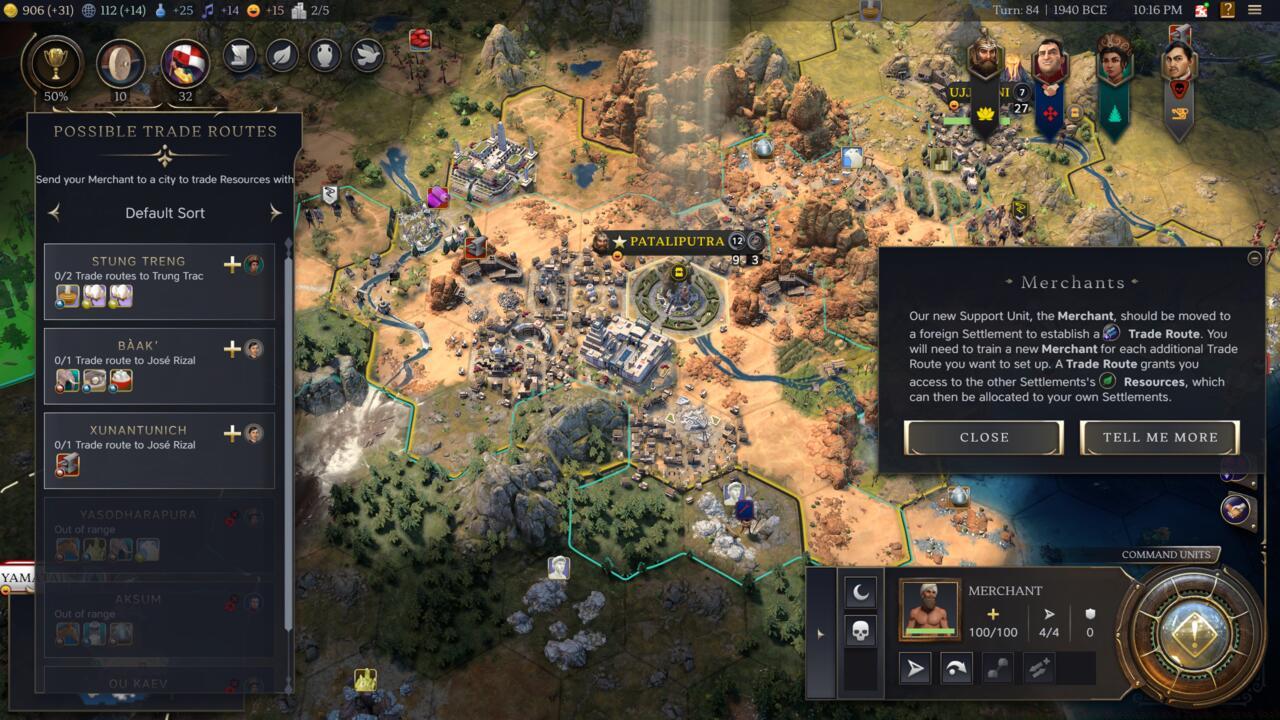Cycle sort order with the left arrow

(x=54, y=212)
